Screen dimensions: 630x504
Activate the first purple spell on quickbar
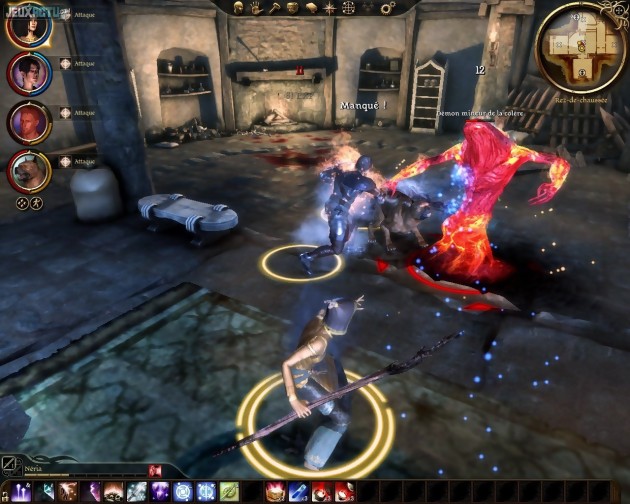pyautogui.click(x=93, y=491)
